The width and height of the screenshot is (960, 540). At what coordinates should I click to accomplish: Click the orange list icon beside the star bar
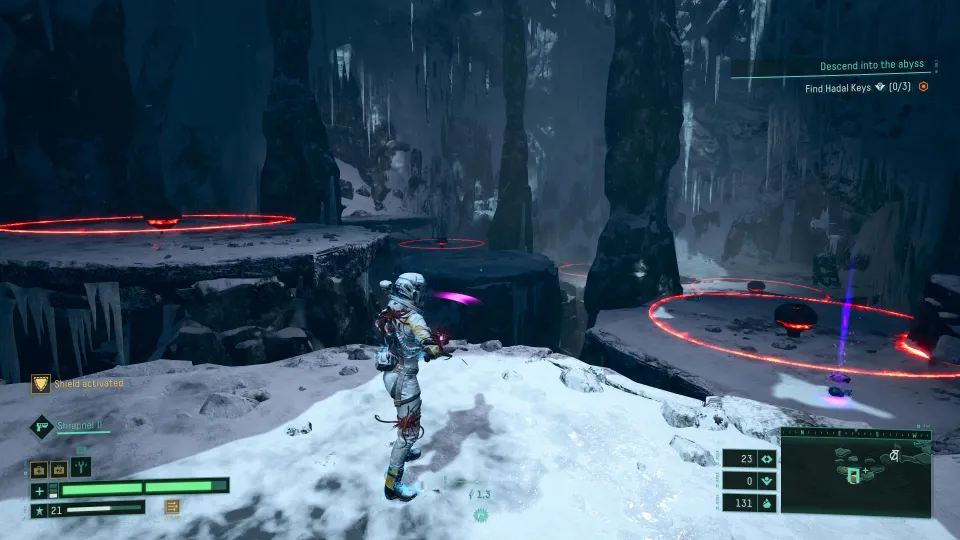pyautogui.click(x=172, y=507)
